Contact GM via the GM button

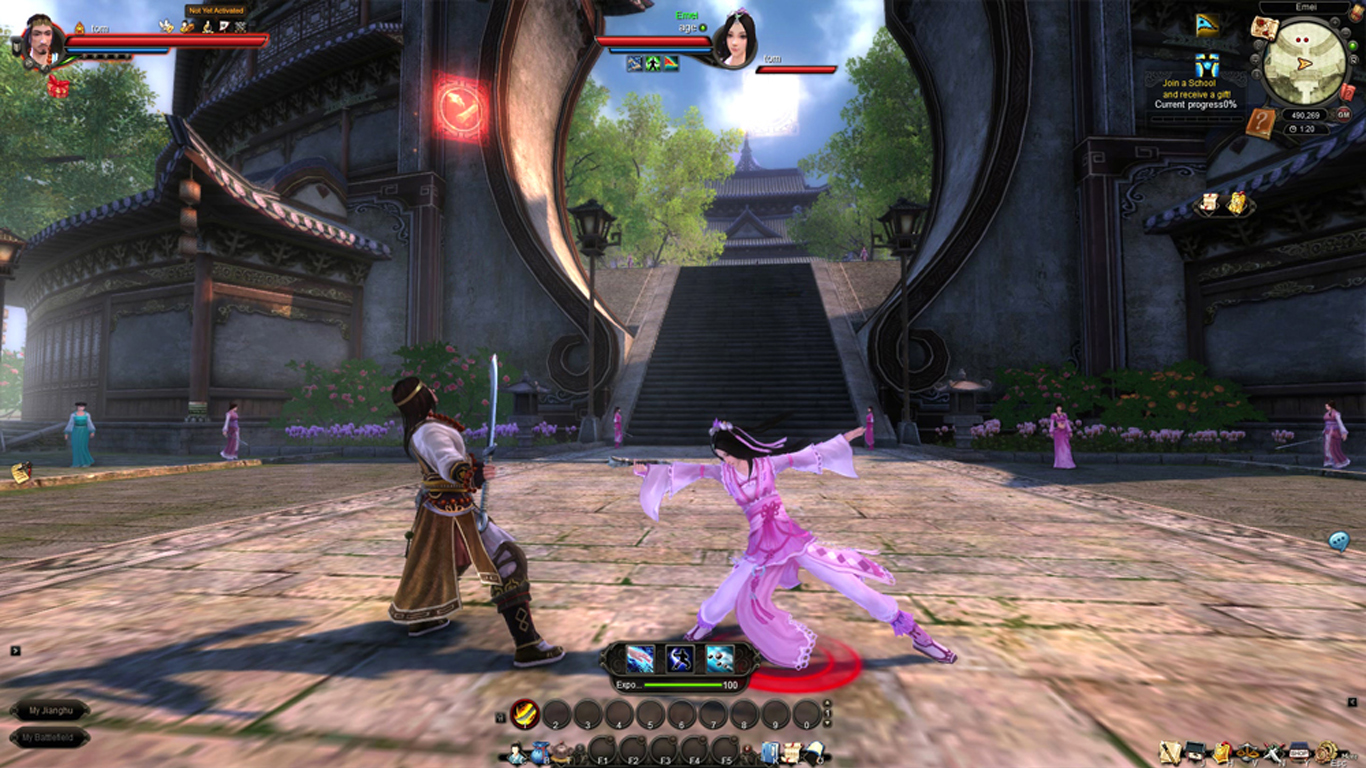pos(1343,115)
